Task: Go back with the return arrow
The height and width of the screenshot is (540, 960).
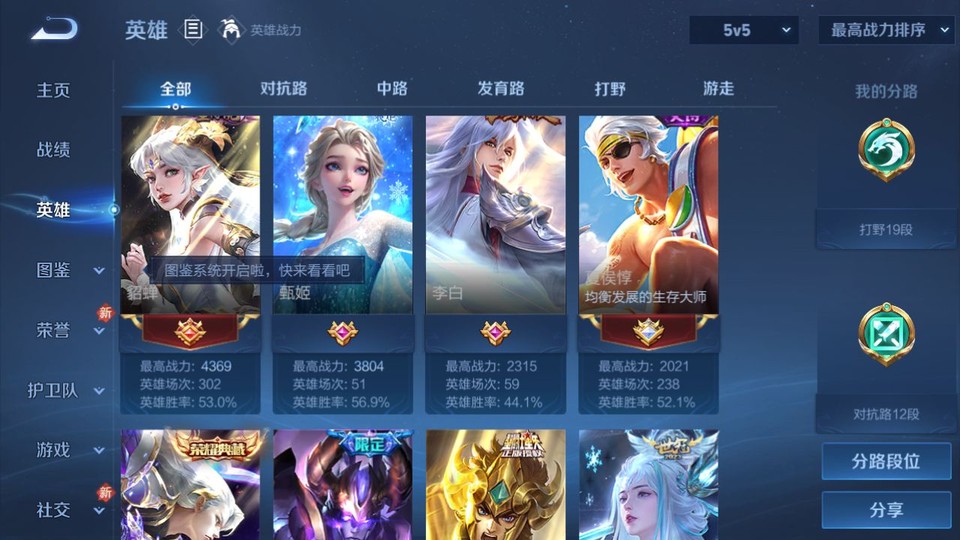Action: [x=54, y=29]
